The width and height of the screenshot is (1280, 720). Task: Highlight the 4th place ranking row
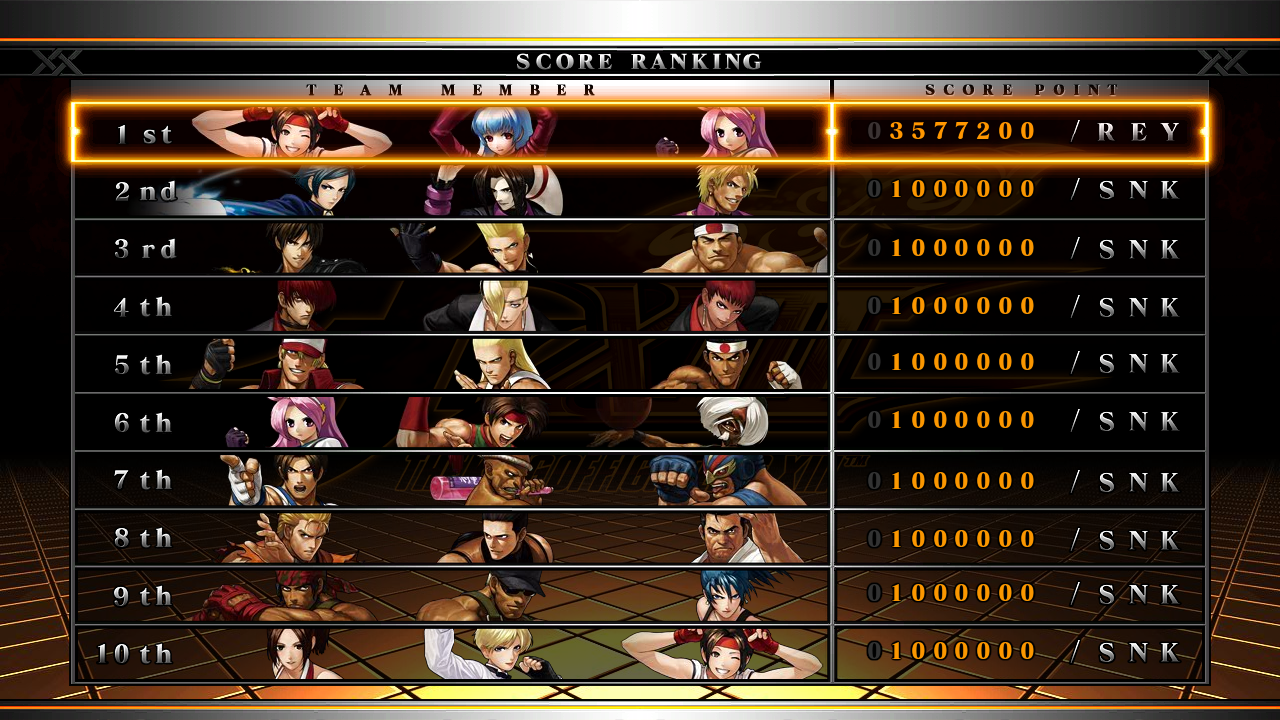tap(640, 306)
